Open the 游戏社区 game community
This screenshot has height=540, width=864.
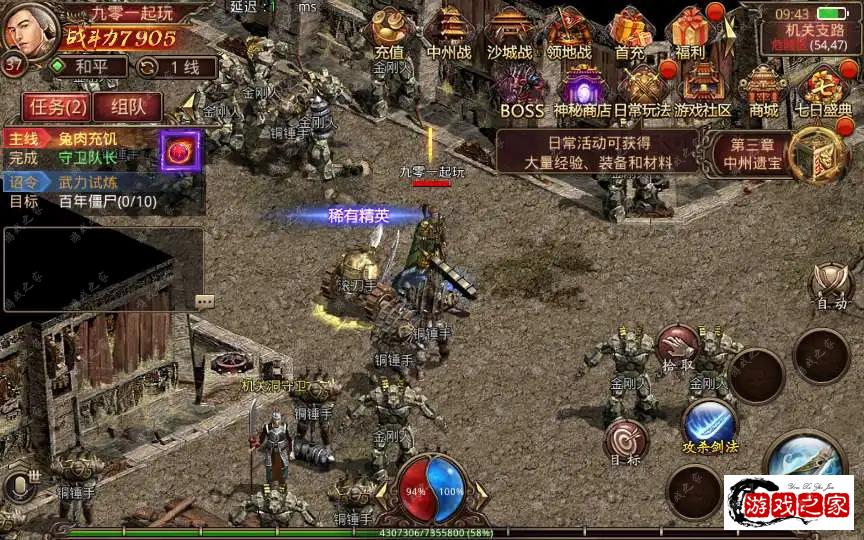point(703,91)
